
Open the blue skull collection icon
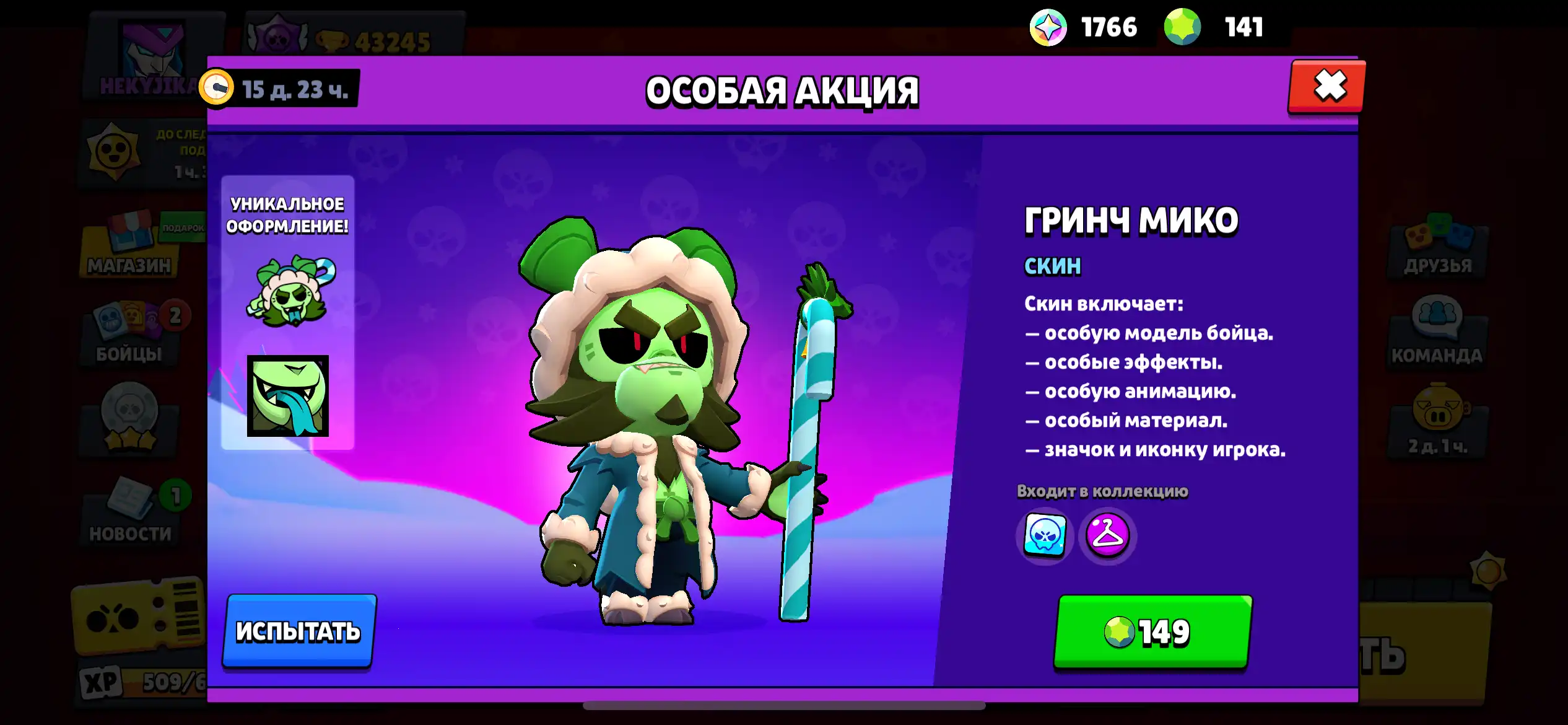point(1045,535)
